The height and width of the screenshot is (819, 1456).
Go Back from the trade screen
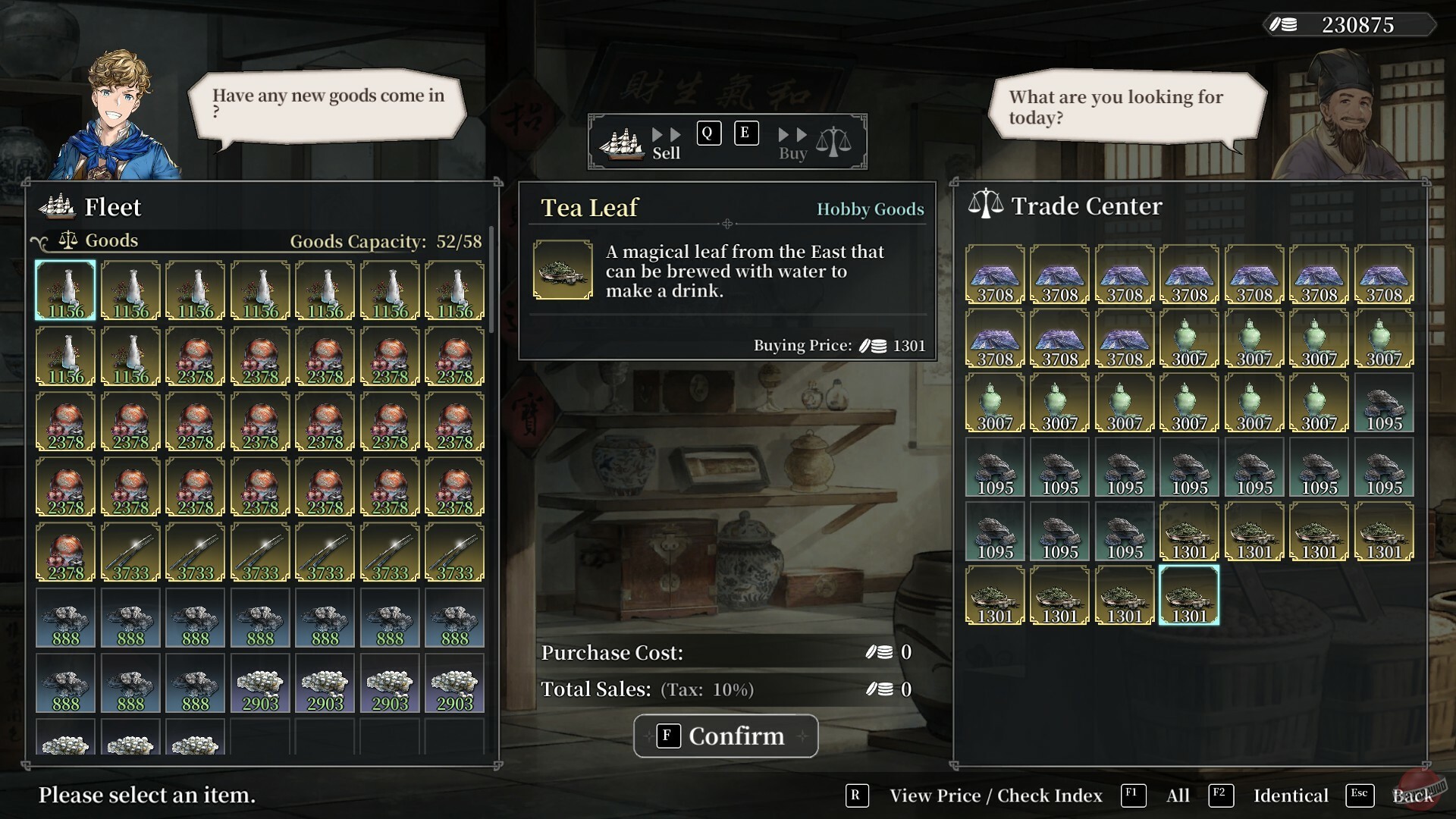[x=1412, y=795]
